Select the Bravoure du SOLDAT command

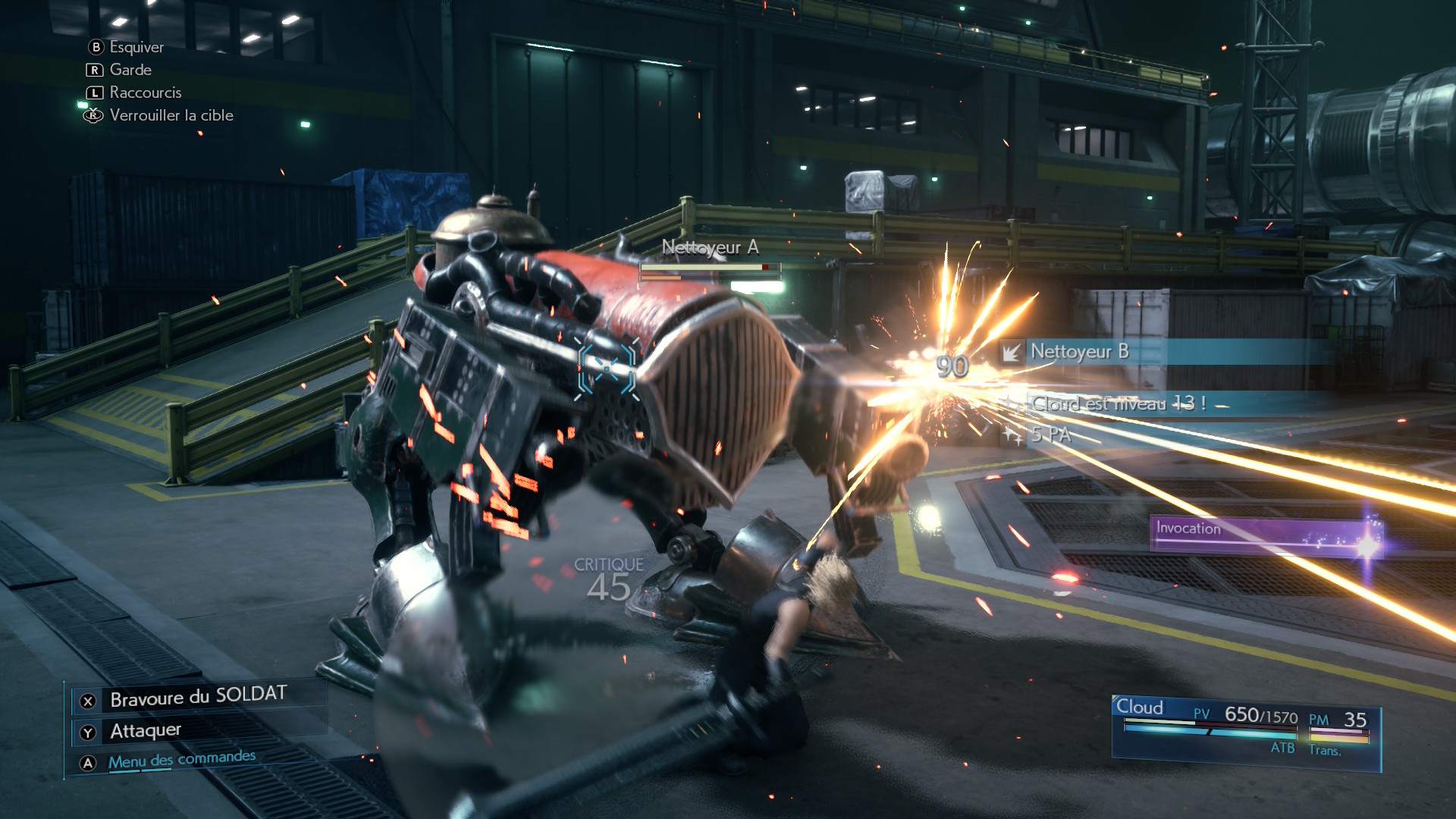pos(198,697)
